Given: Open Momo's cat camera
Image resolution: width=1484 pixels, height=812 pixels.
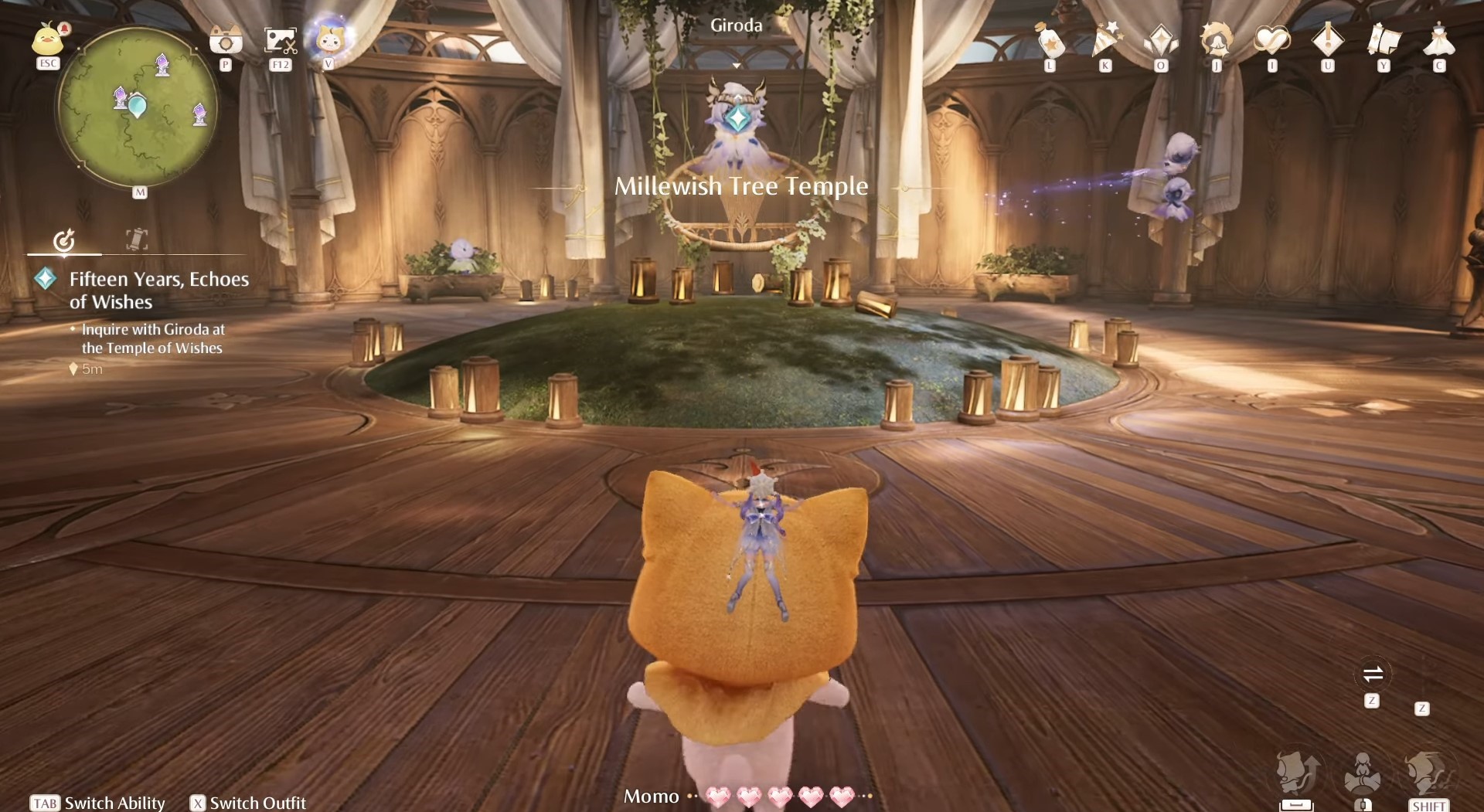Looking at the screenshot, I should [x=226, y=40].
